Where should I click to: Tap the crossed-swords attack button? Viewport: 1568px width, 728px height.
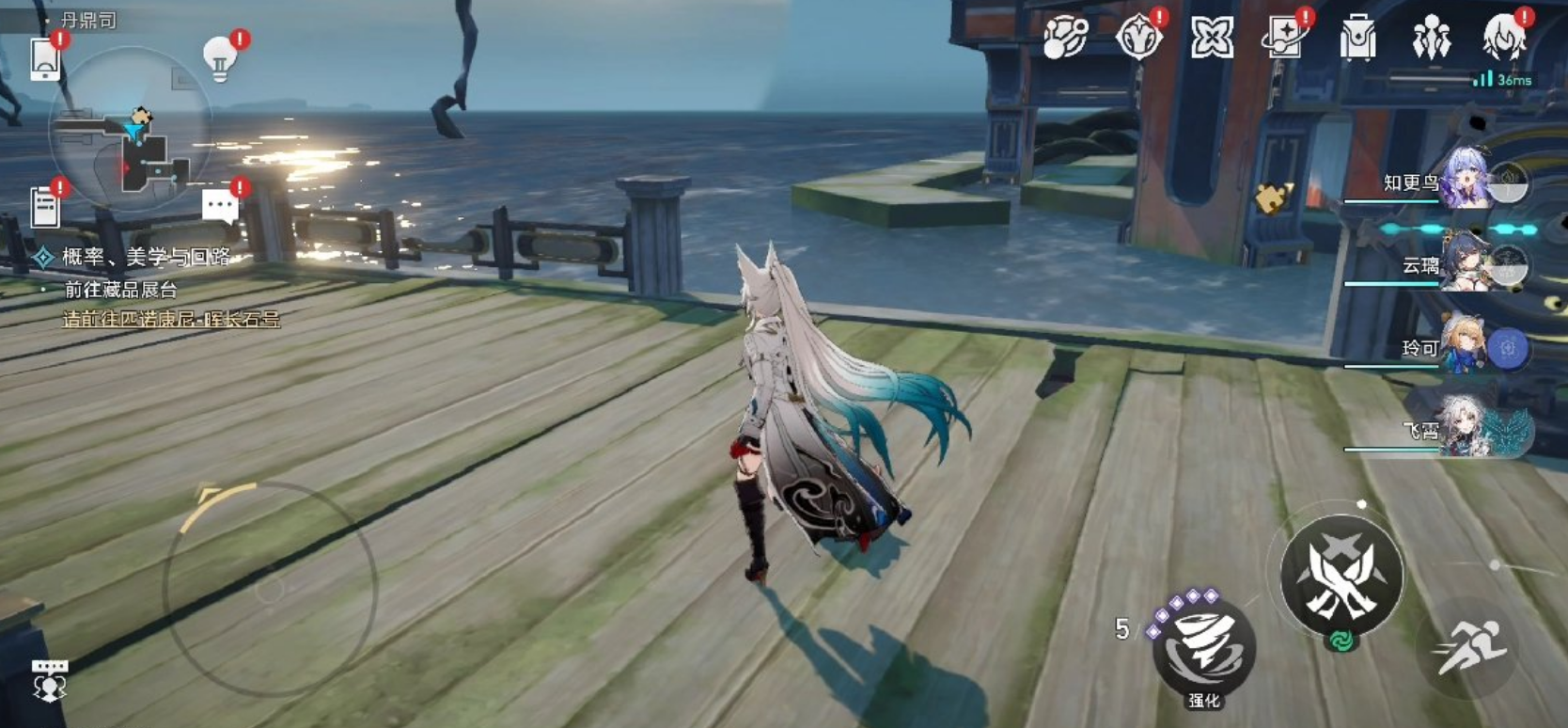point(1341,576)
